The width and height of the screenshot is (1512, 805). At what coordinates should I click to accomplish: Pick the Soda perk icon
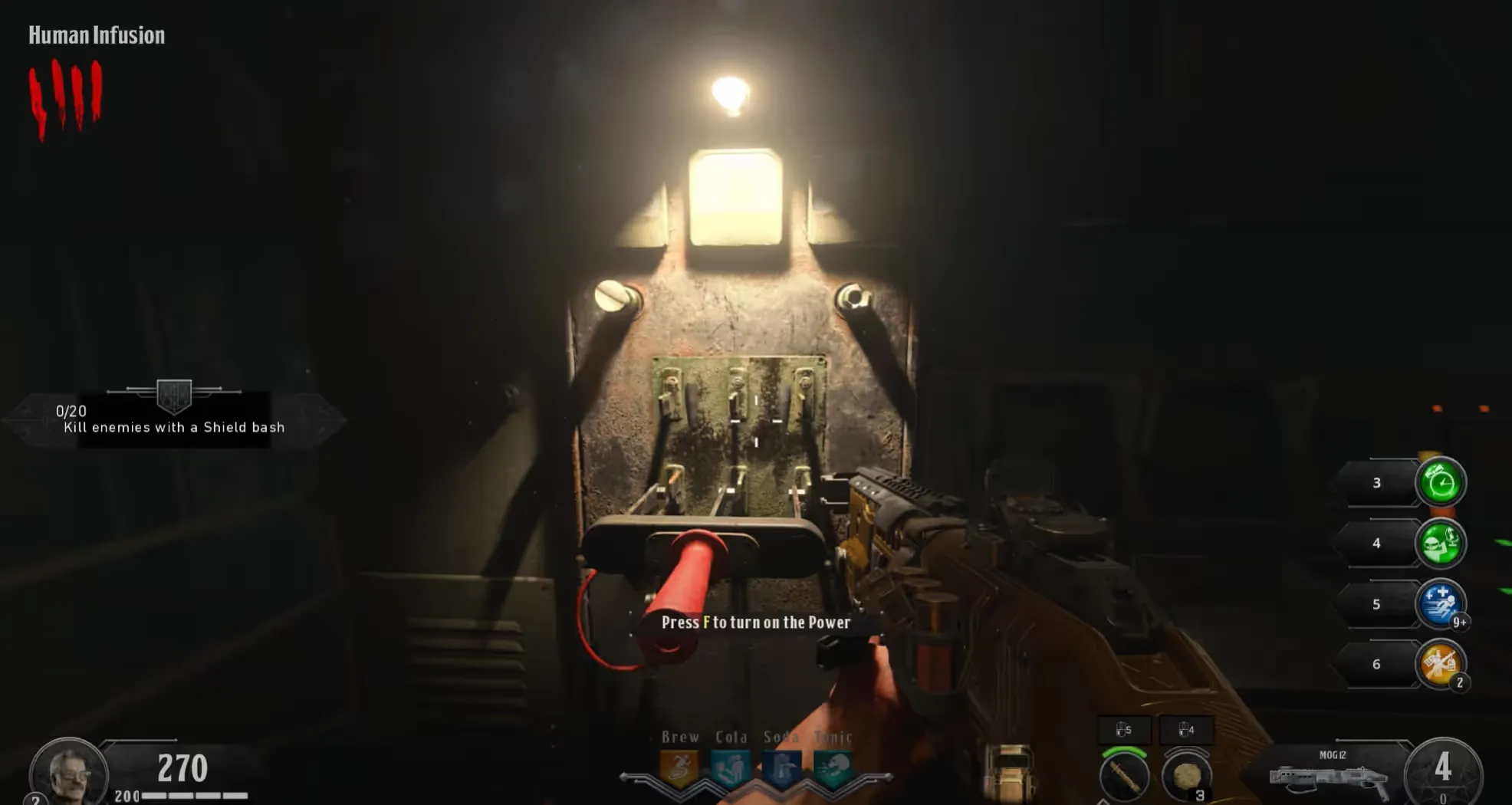tap(781, 768)
